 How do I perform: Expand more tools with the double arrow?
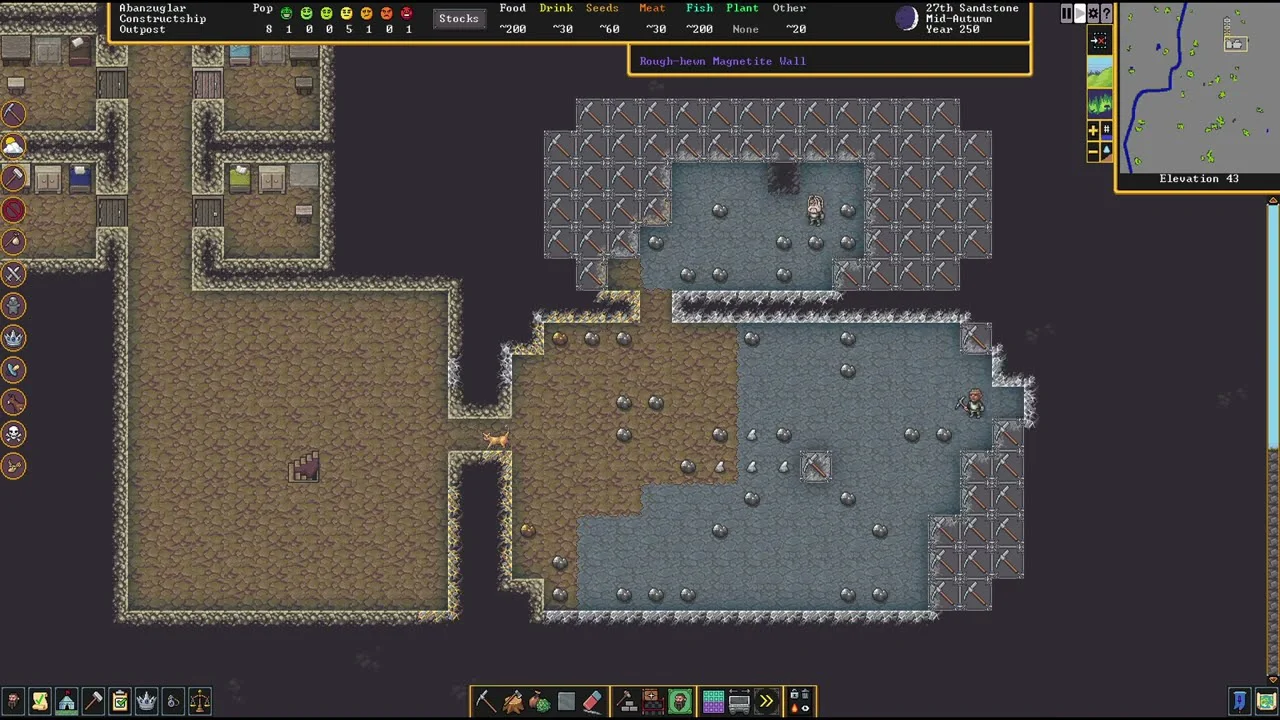click(766, 702)
